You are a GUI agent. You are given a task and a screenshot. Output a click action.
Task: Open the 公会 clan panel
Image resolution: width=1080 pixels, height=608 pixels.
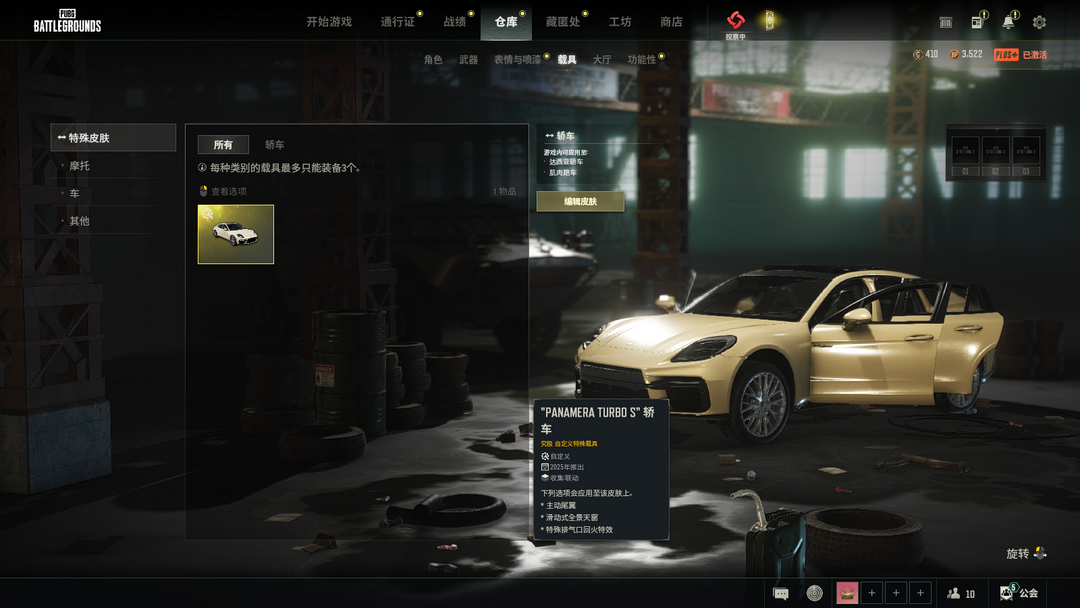coord(1020,593)
